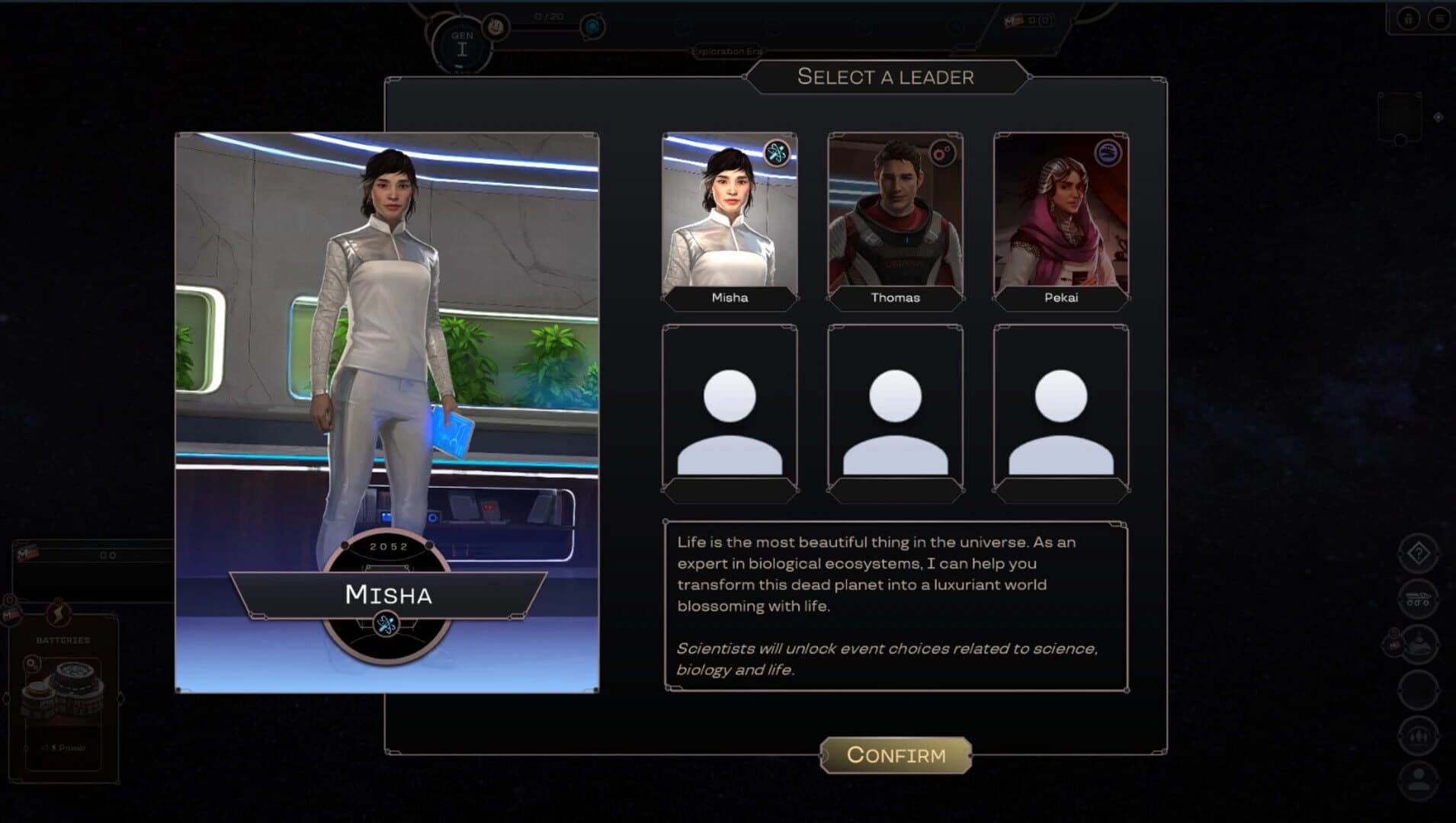Click the blue node on the era progress track
The width and height of the screenshot is (1456, 823).
[x=592, y=27]
